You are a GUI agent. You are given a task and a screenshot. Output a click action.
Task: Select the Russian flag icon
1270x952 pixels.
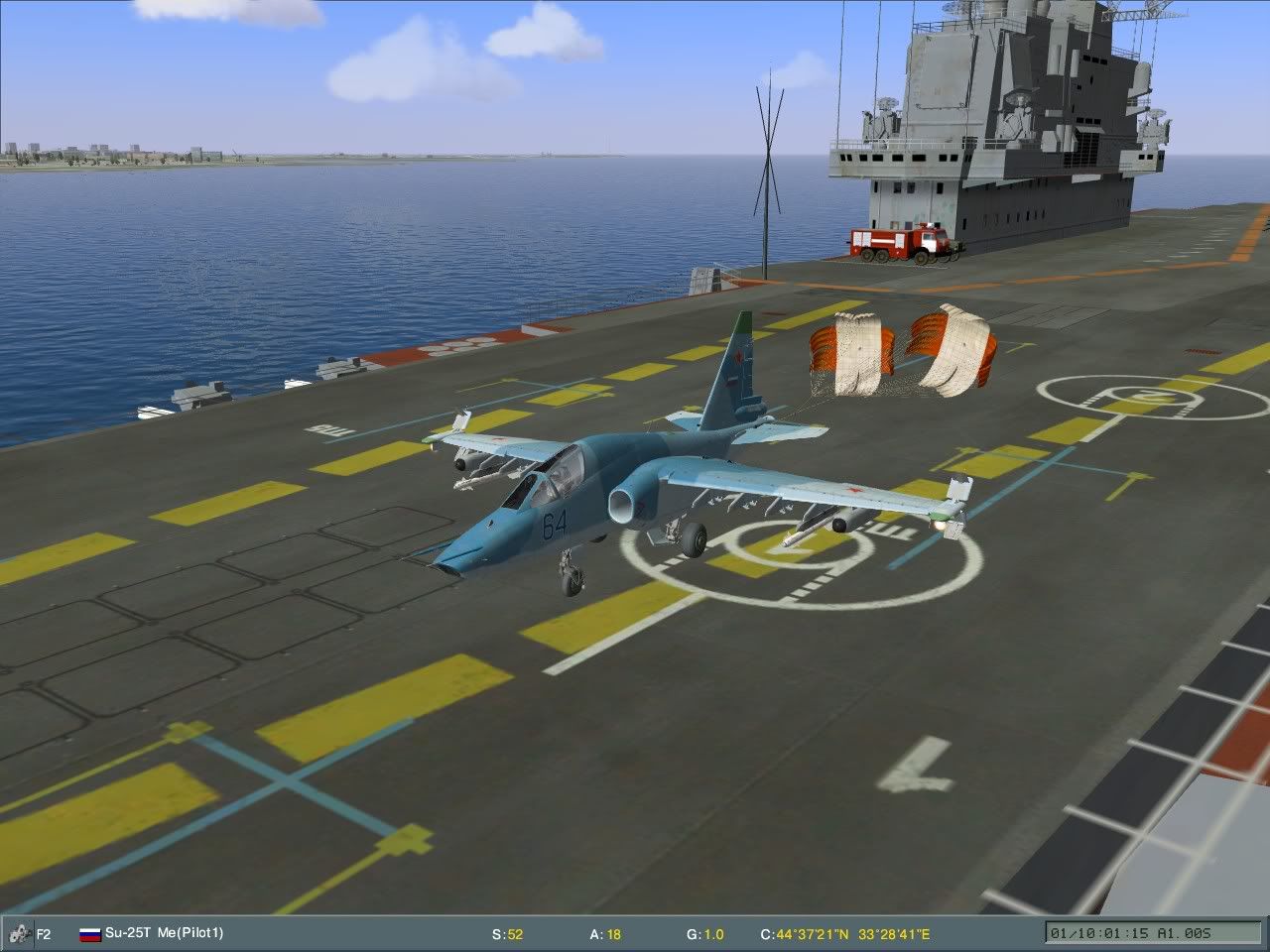[88, 932]
